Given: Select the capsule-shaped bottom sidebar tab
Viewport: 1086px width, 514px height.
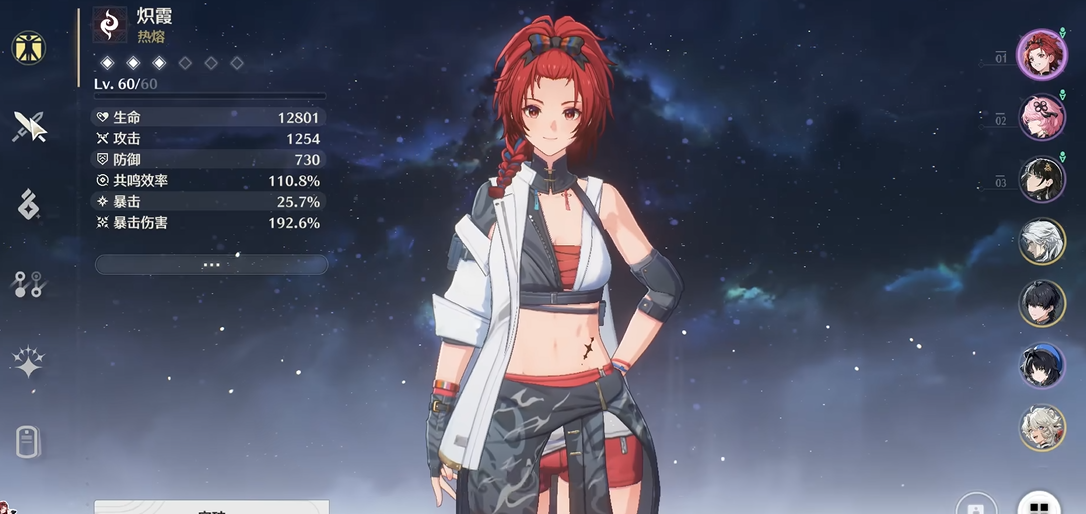Looking at the screenshot, I should pos(29,441).
